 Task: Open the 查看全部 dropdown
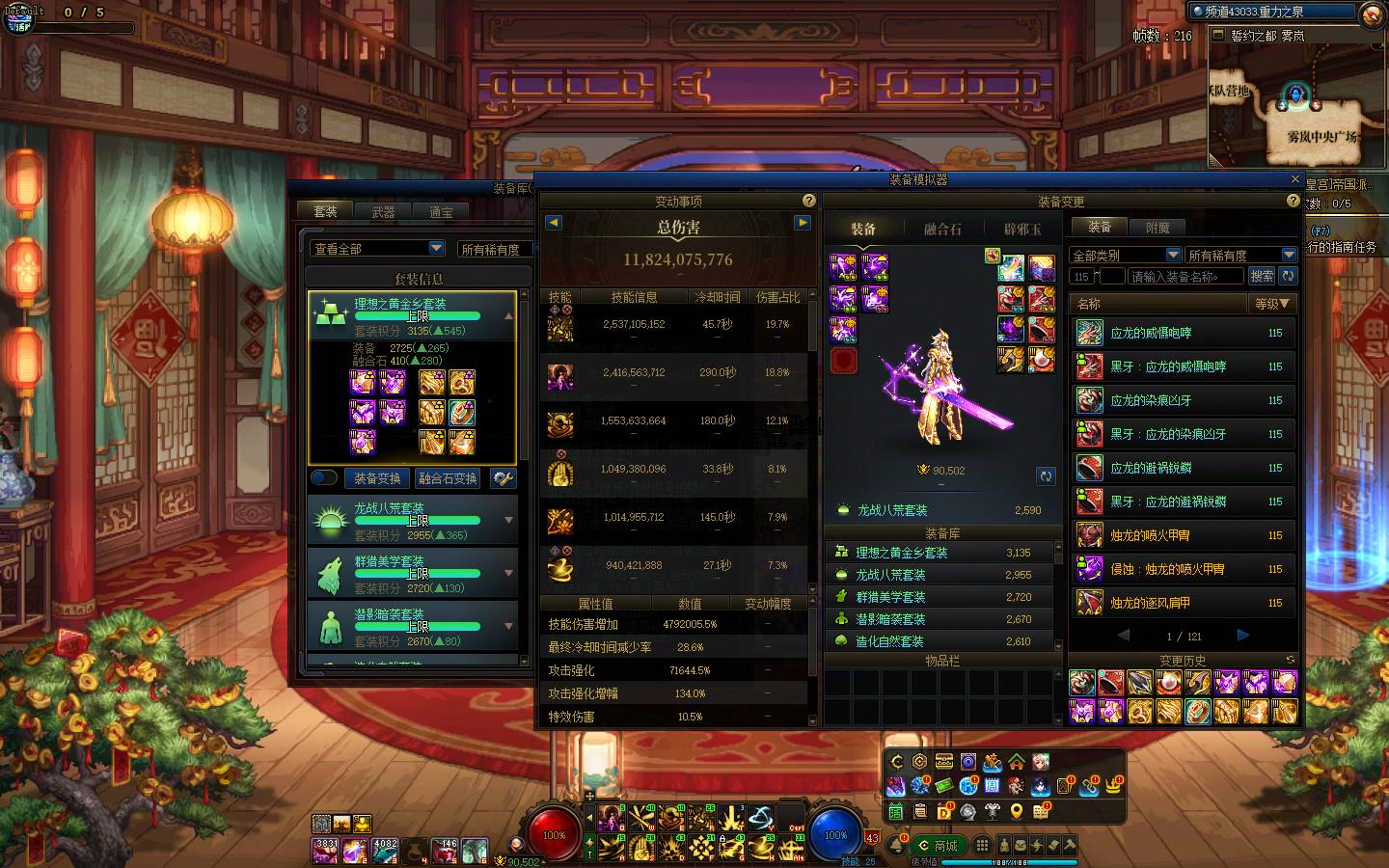pos(436,249)
